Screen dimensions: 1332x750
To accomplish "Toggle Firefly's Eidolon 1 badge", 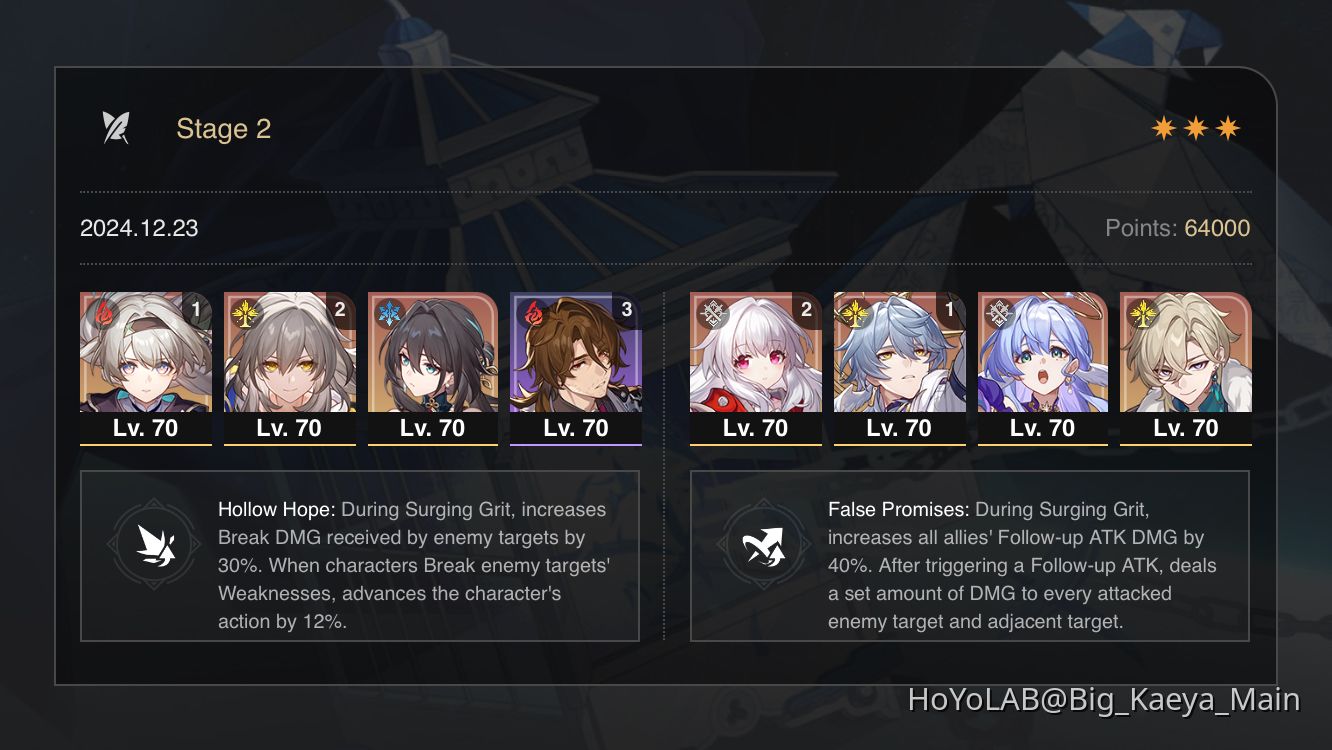I will [x=197, y=310].
